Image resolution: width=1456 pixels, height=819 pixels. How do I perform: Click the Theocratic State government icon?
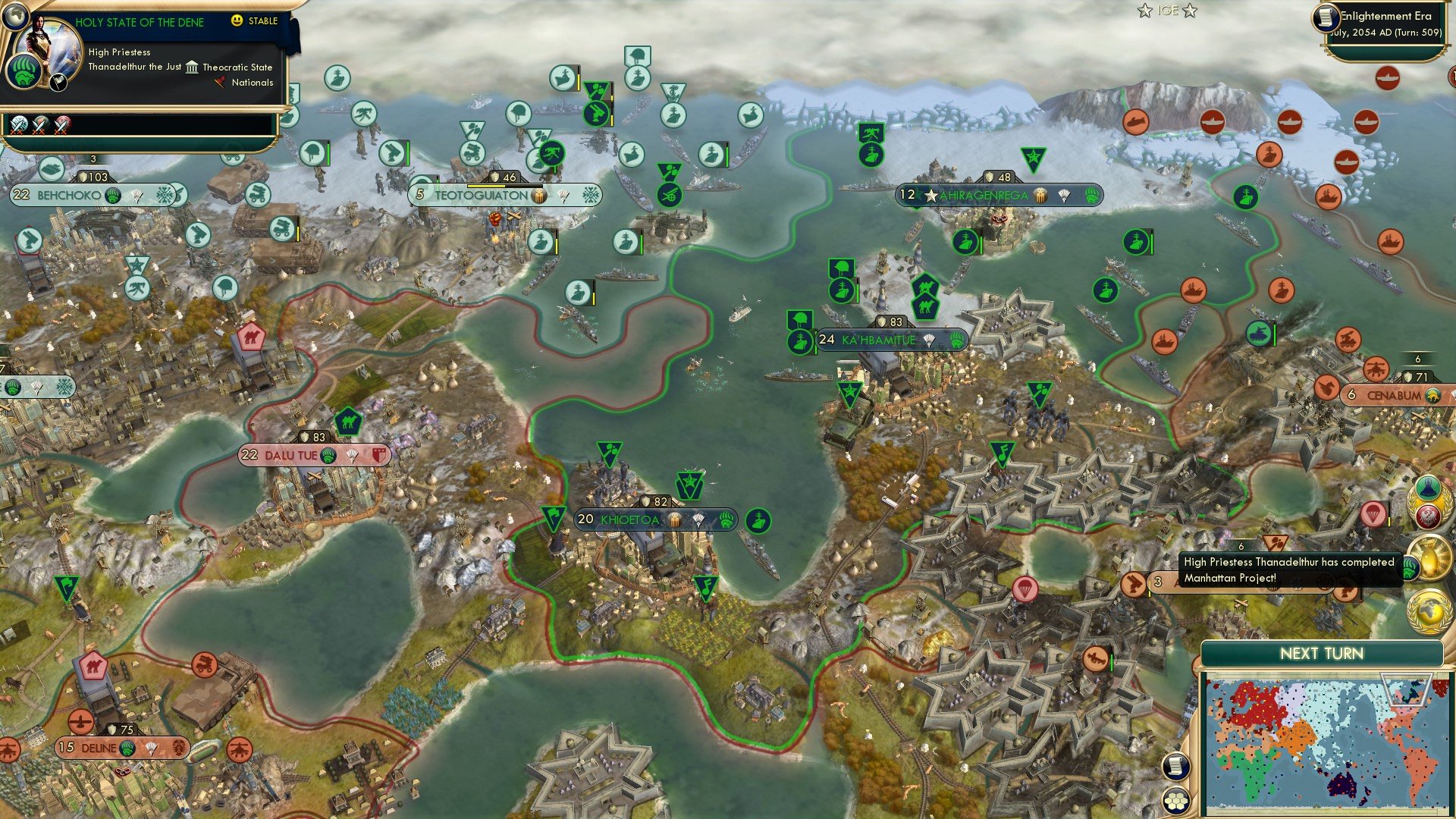(192, 67)
